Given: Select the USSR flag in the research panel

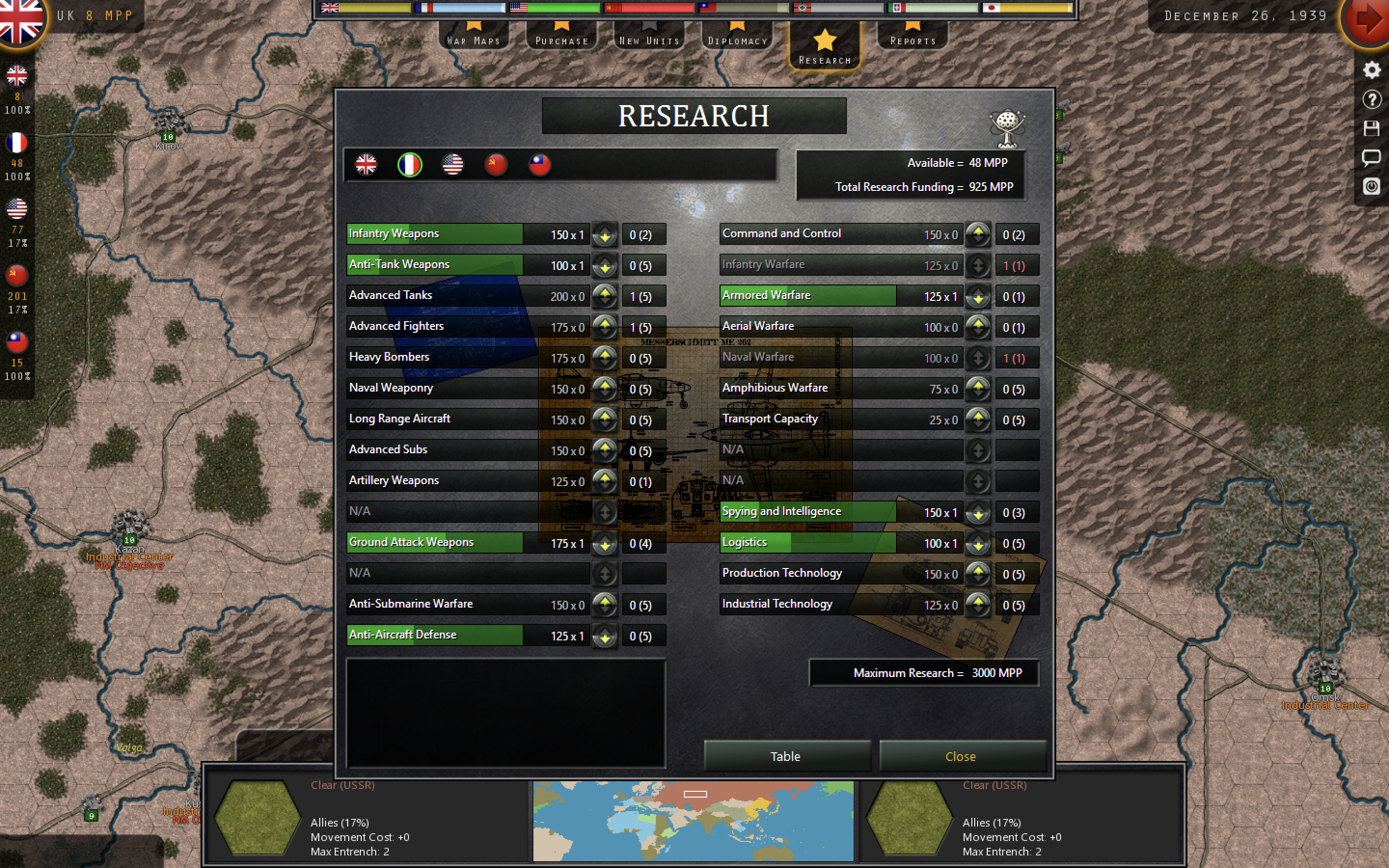Looking at the screenshot, I should 496,165.
